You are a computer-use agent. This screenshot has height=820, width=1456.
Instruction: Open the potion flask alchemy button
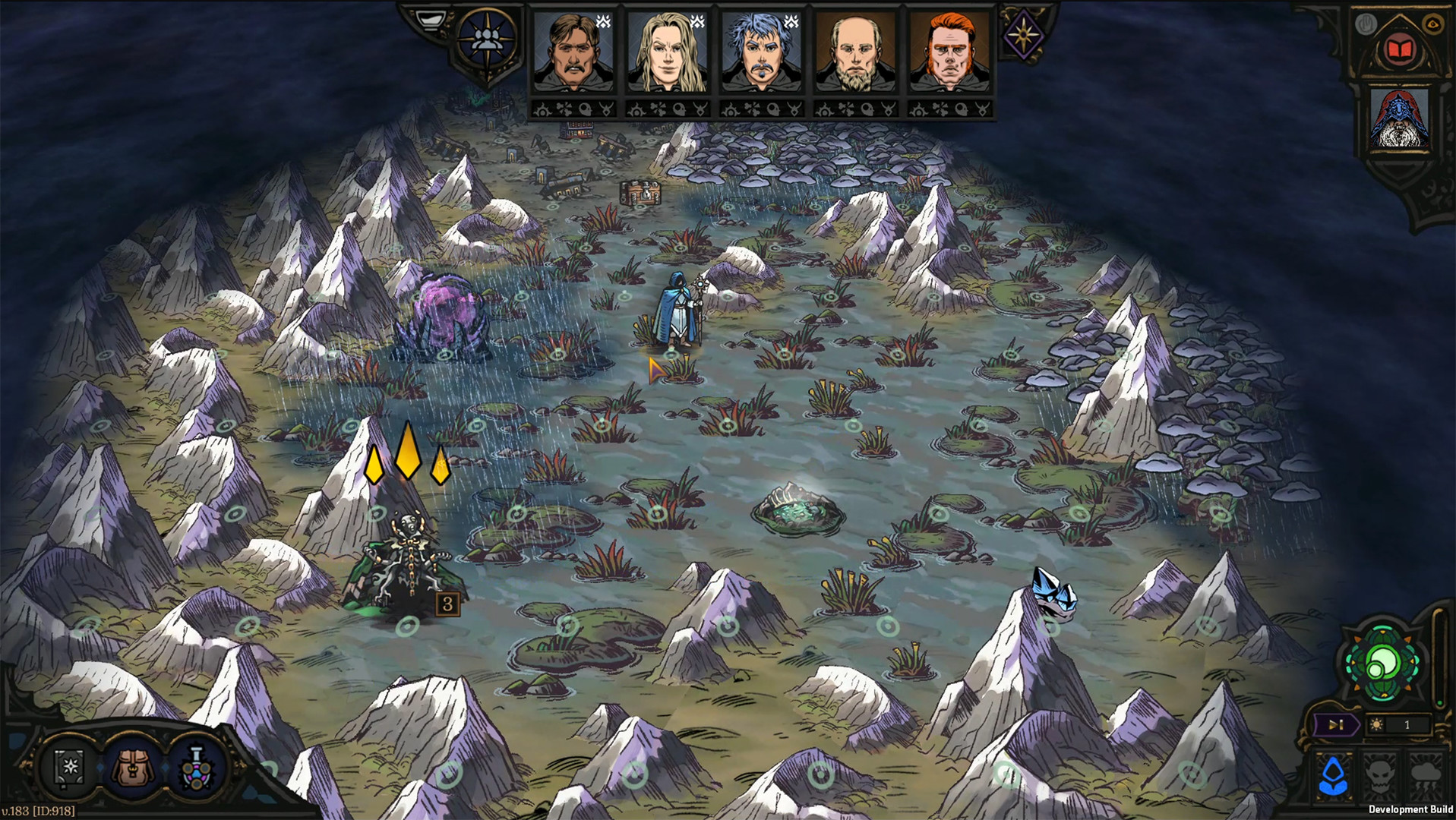click(x=197, y=767)
